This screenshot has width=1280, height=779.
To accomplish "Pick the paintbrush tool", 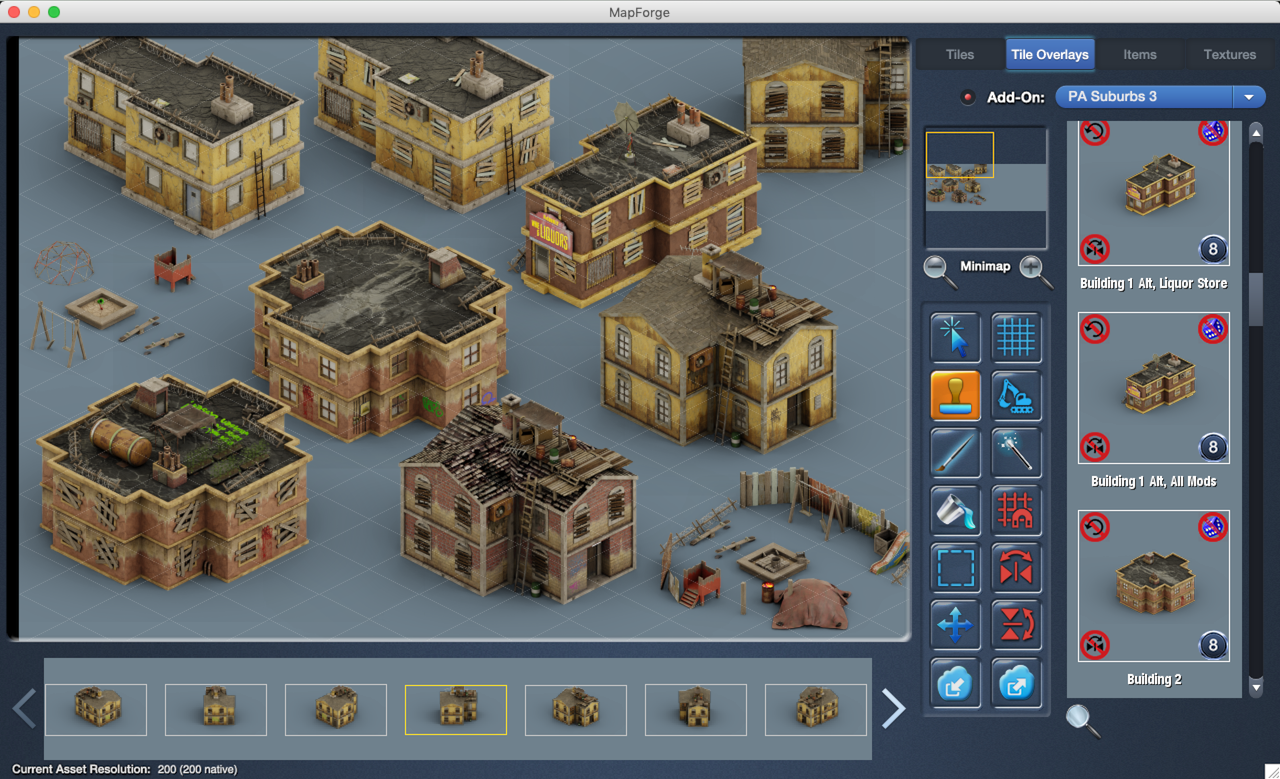I will 955,453.
